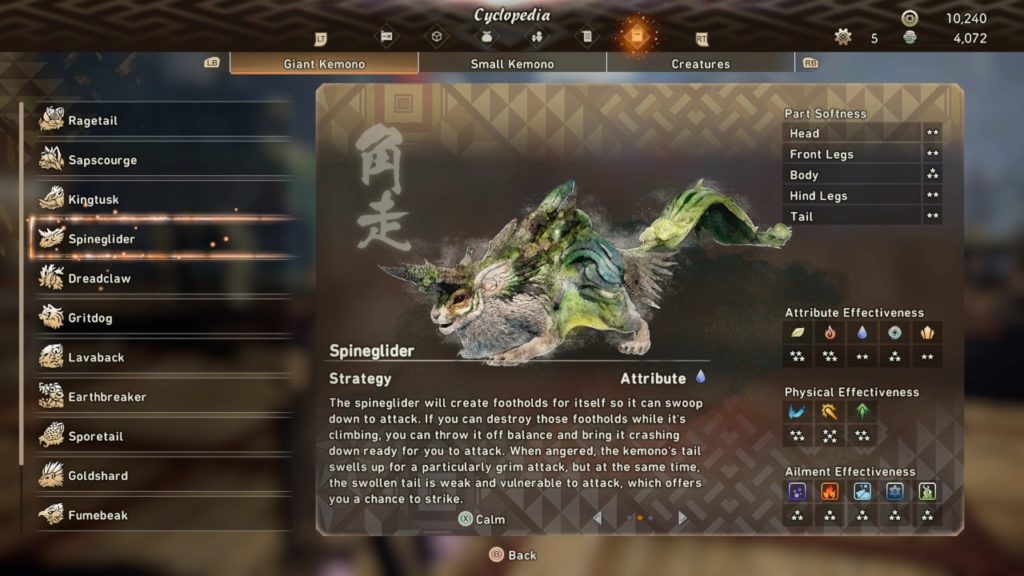This screenshot has width=1024, height=576.
Task: Open the cube icon menu section
Action: tap(436, 37)
